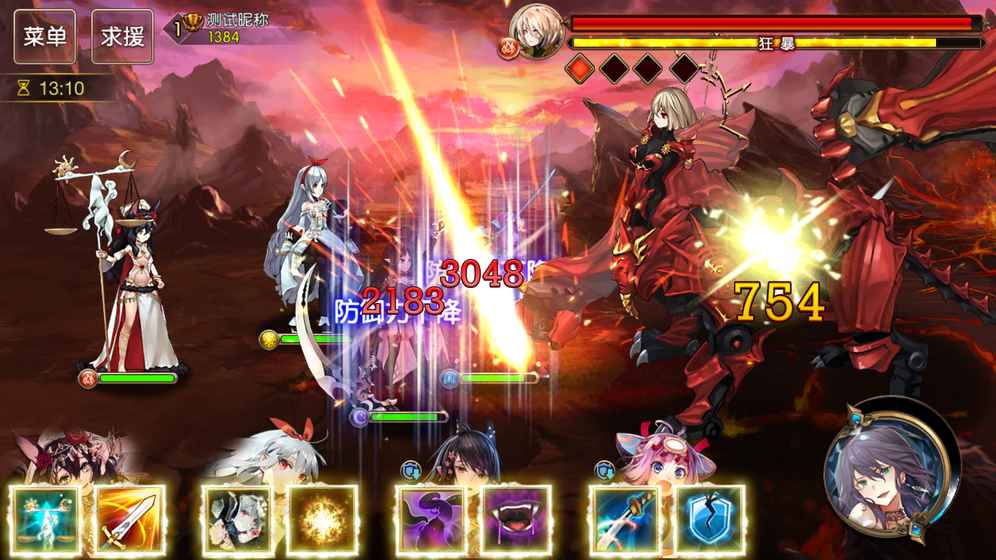The width and height of the screenshot is (996, 560).
Task: Use the flaming sword skill
Action: [x=131, y=520]
